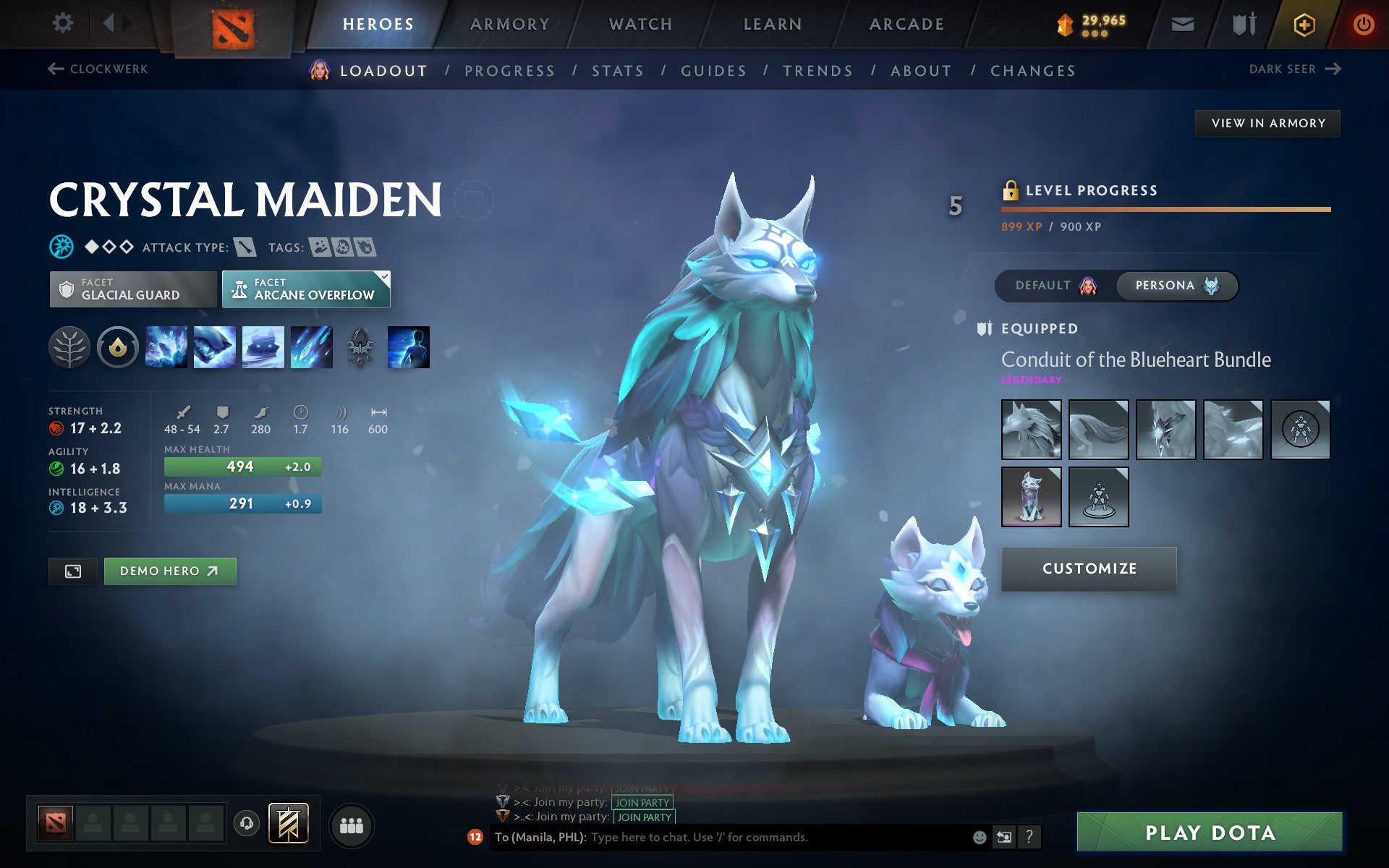The height and width of the screenshot is (868, 1389).
Task: Click the voice chat headset icon
Action: coord(248,822)
